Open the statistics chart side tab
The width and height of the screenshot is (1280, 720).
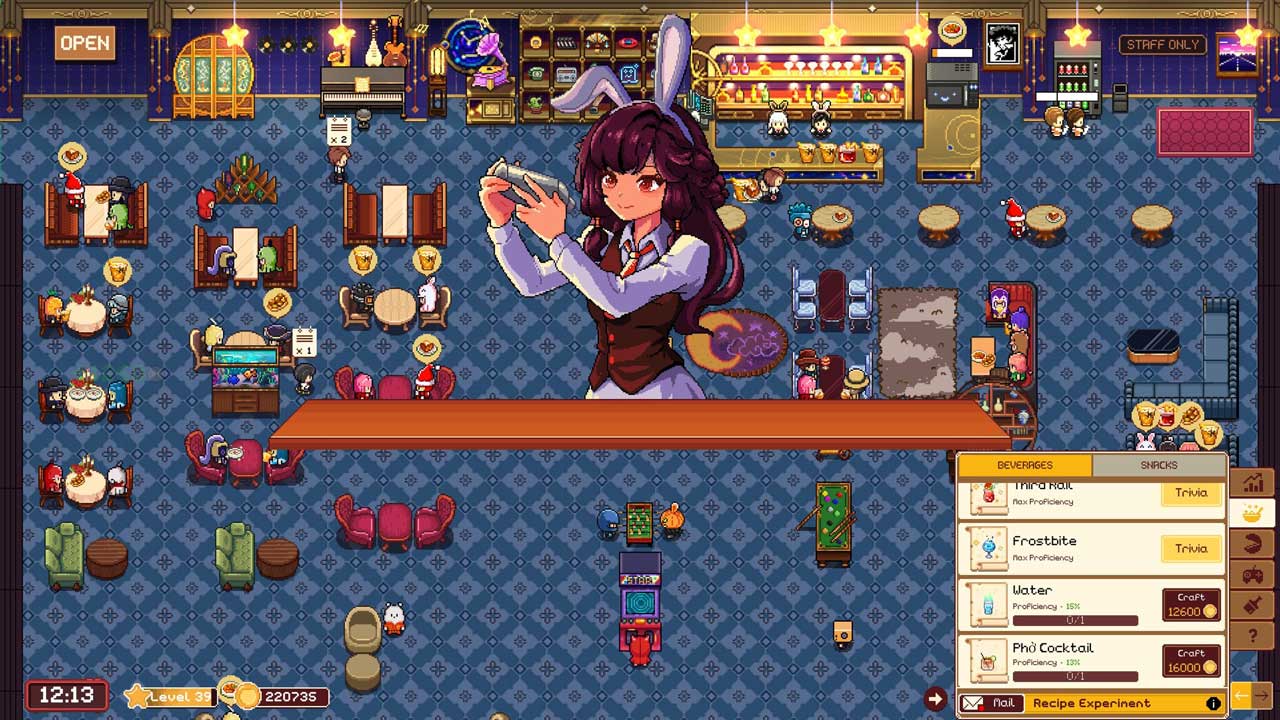click(1252, 483)
